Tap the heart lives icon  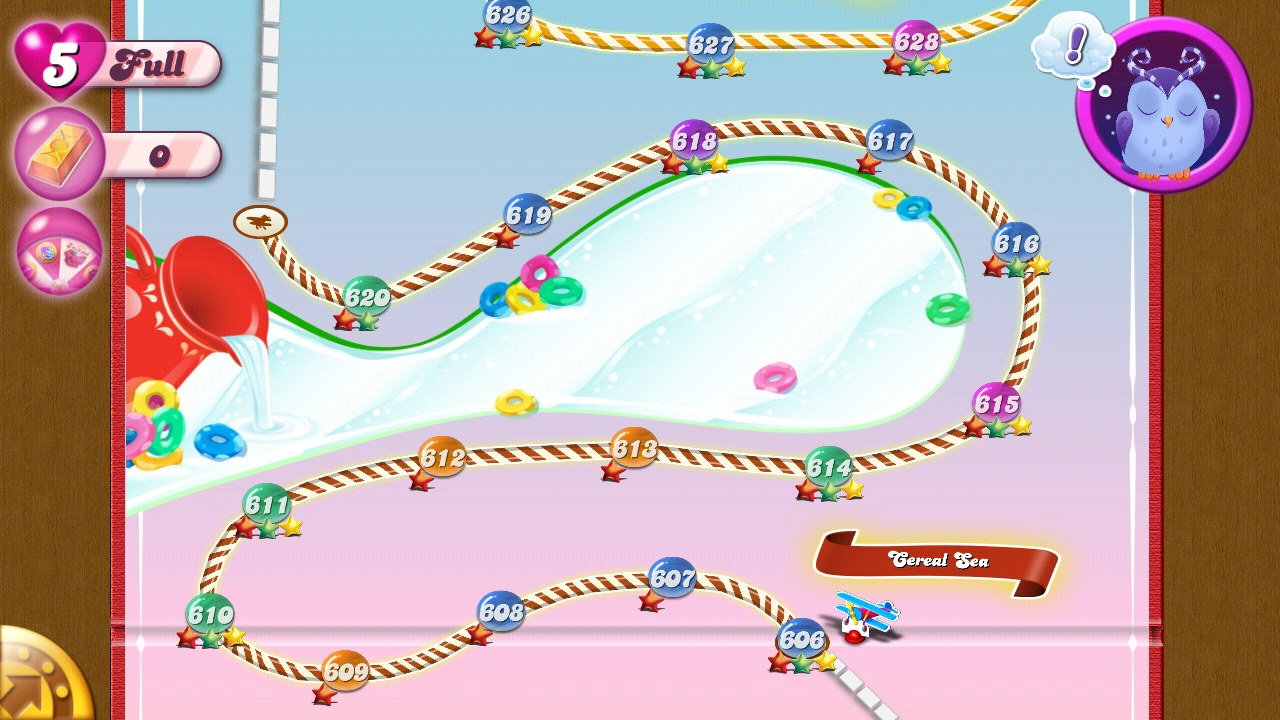(x=60, y=62)
